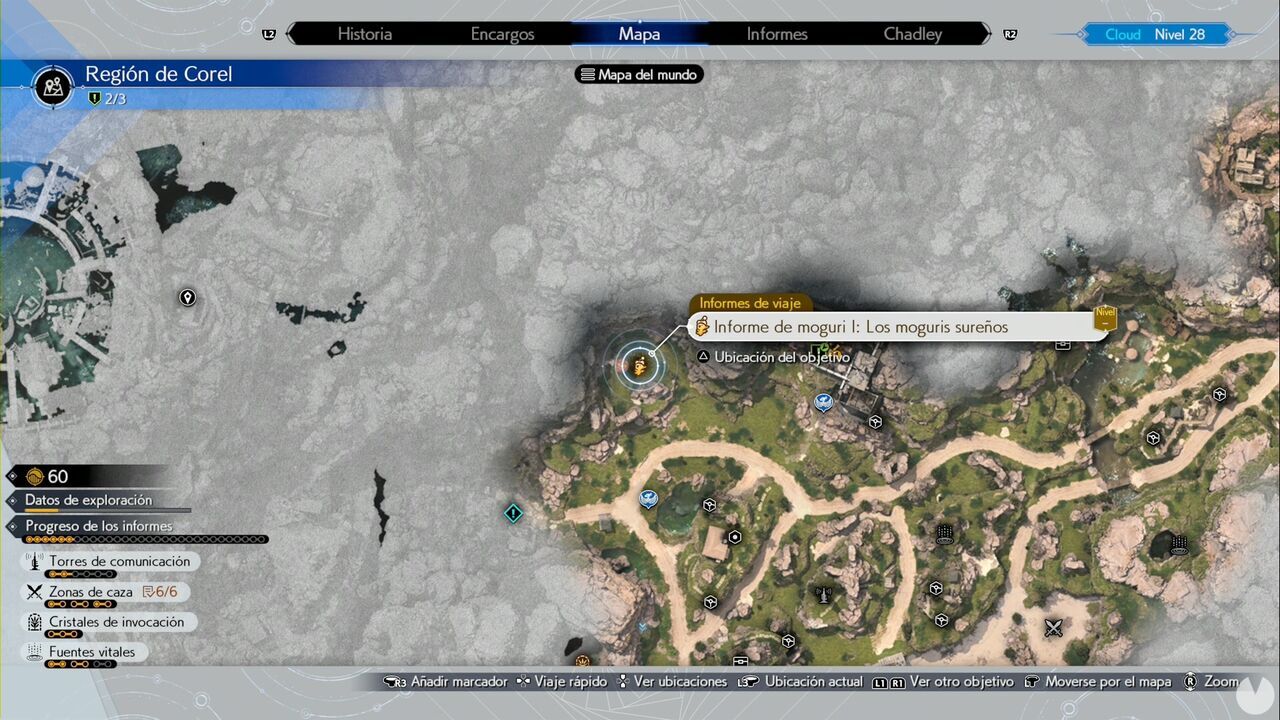Click the Fuentes vitales spring icon
Viewport: 1280px width, 720px height.
pyautogui.click(x=33, y=651)
